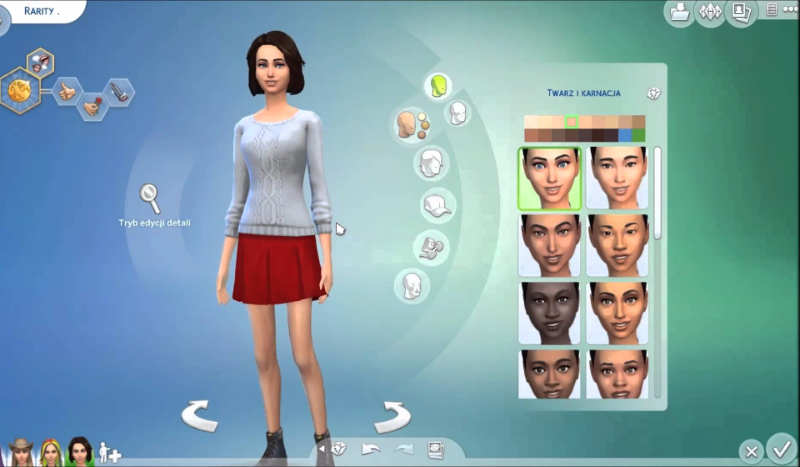Open the gallery photo-stack button
The width and height of the screenshot is (800, 467).
[x=741, y=13]
